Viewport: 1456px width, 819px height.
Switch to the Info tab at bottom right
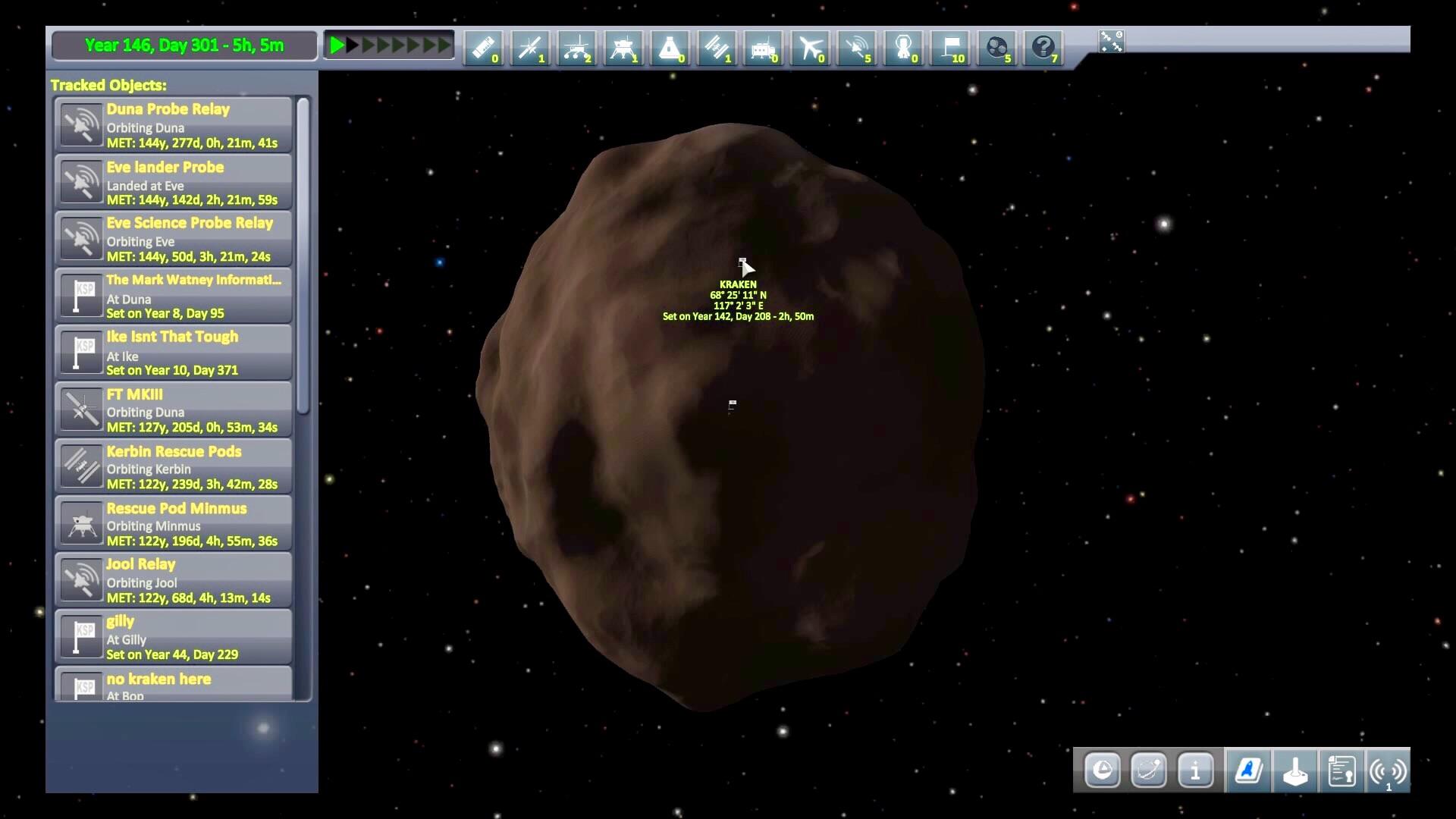pos(1197,771)
